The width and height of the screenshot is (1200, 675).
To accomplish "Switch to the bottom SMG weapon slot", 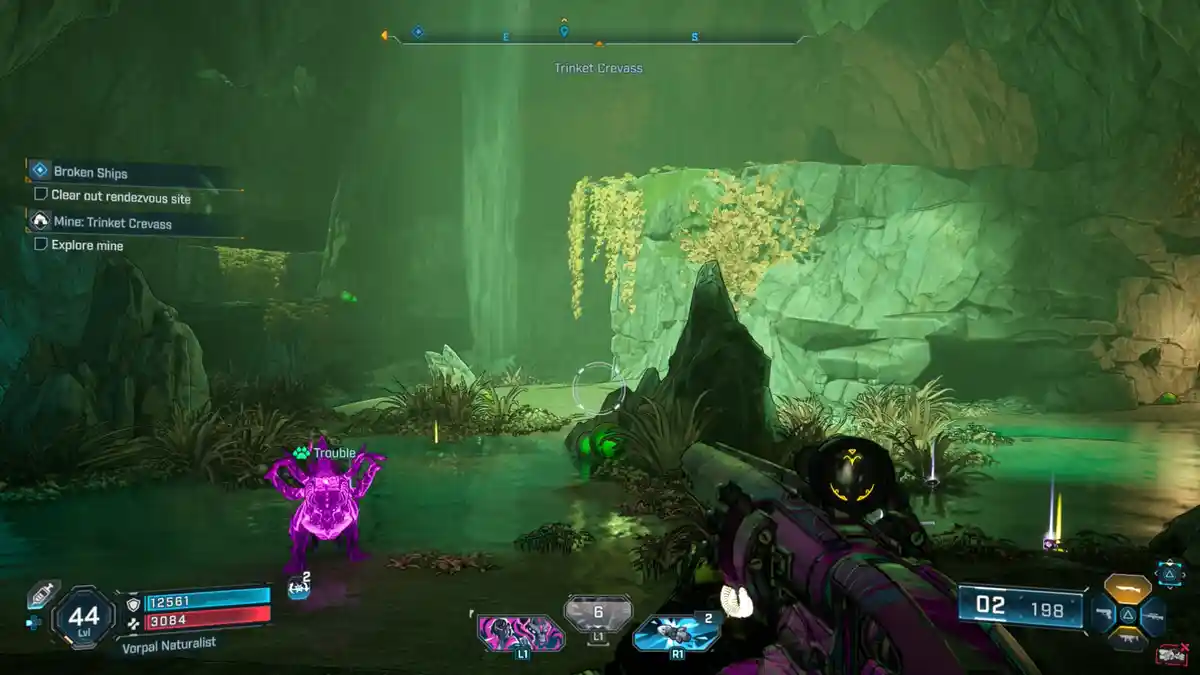I will (1127, 638).
